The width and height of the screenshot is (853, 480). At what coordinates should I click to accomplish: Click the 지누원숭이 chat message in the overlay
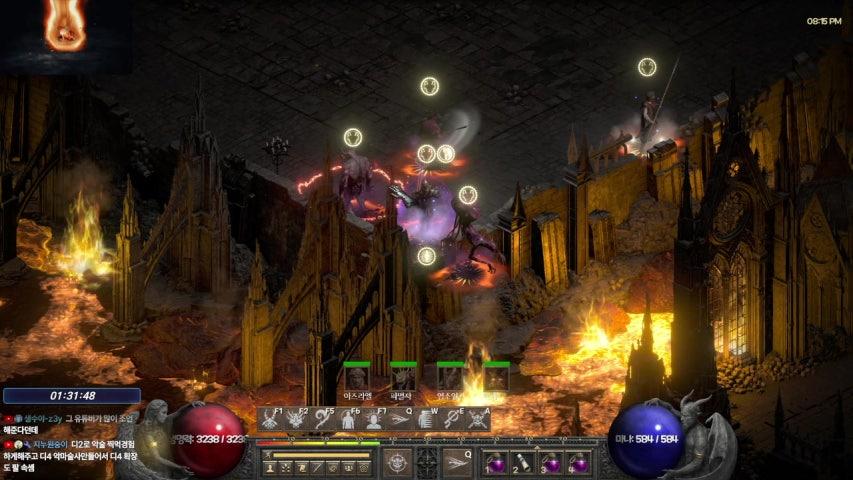pos(60,443)
